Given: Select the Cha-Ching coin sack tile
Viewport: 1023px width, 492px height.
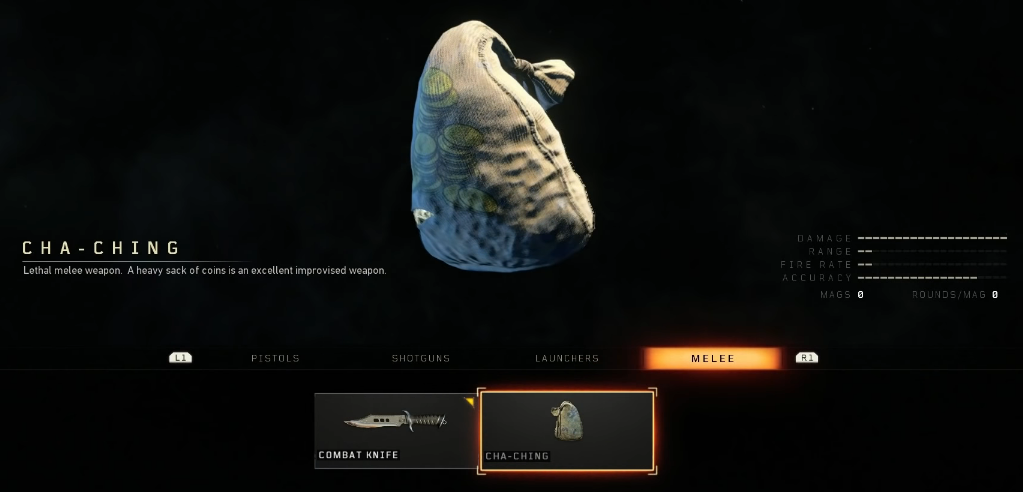Looking at the screenshot, I should pos(567,430).
